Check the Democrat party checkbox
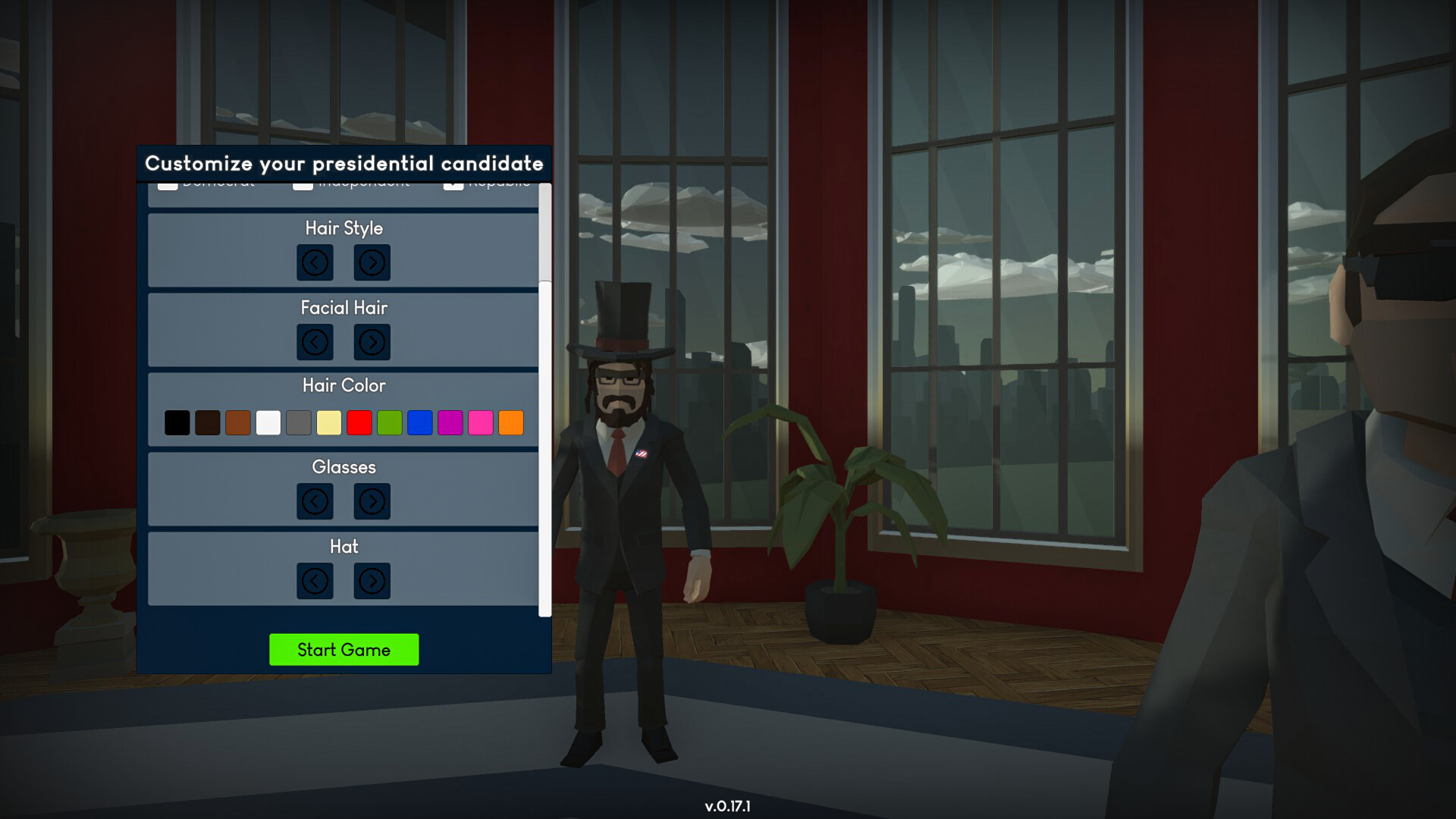The width and height of the screenshot is (1456, 819). coord(168,184)
